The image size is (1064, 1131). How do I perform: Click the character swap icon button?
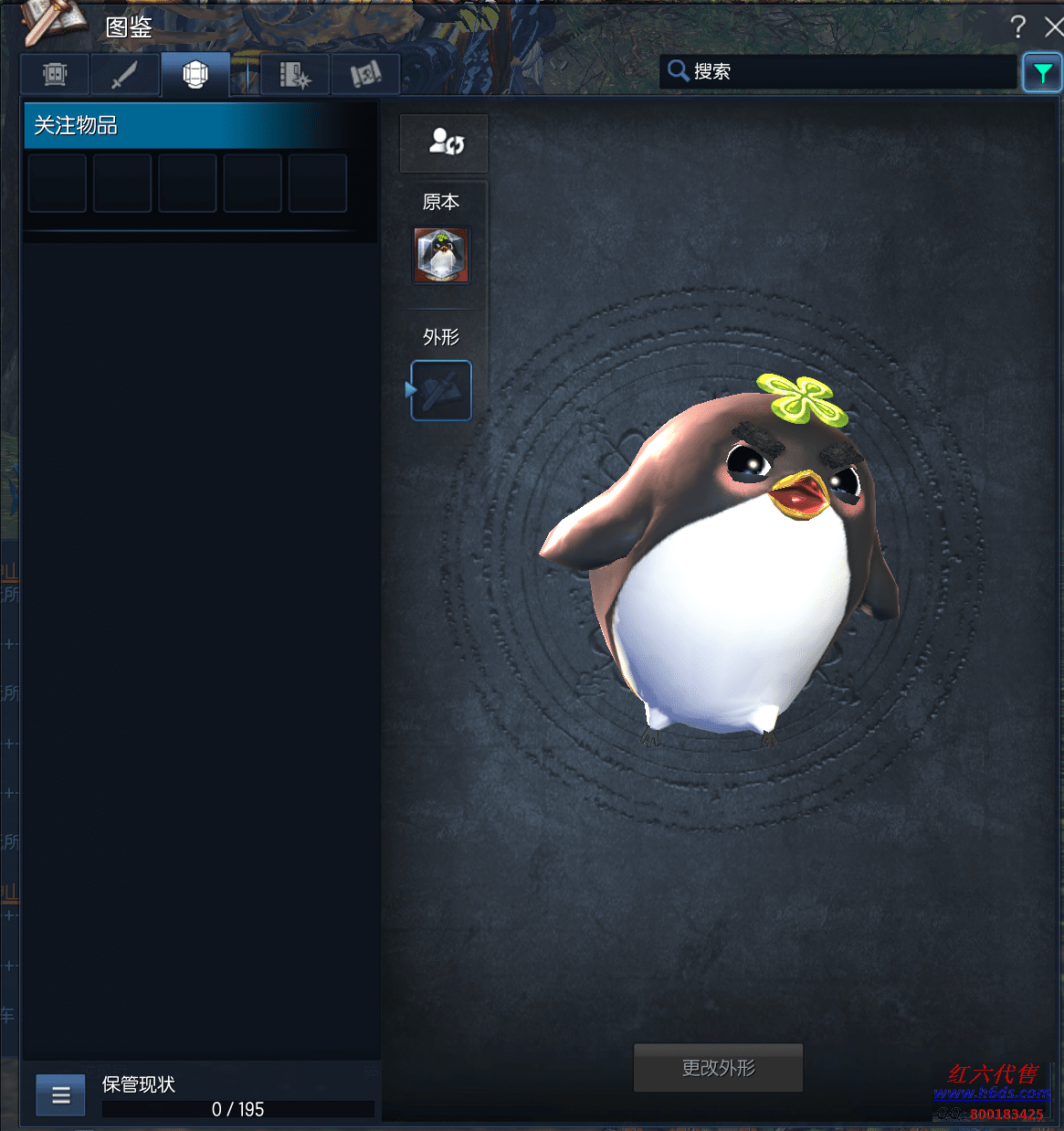click(444, 143)
